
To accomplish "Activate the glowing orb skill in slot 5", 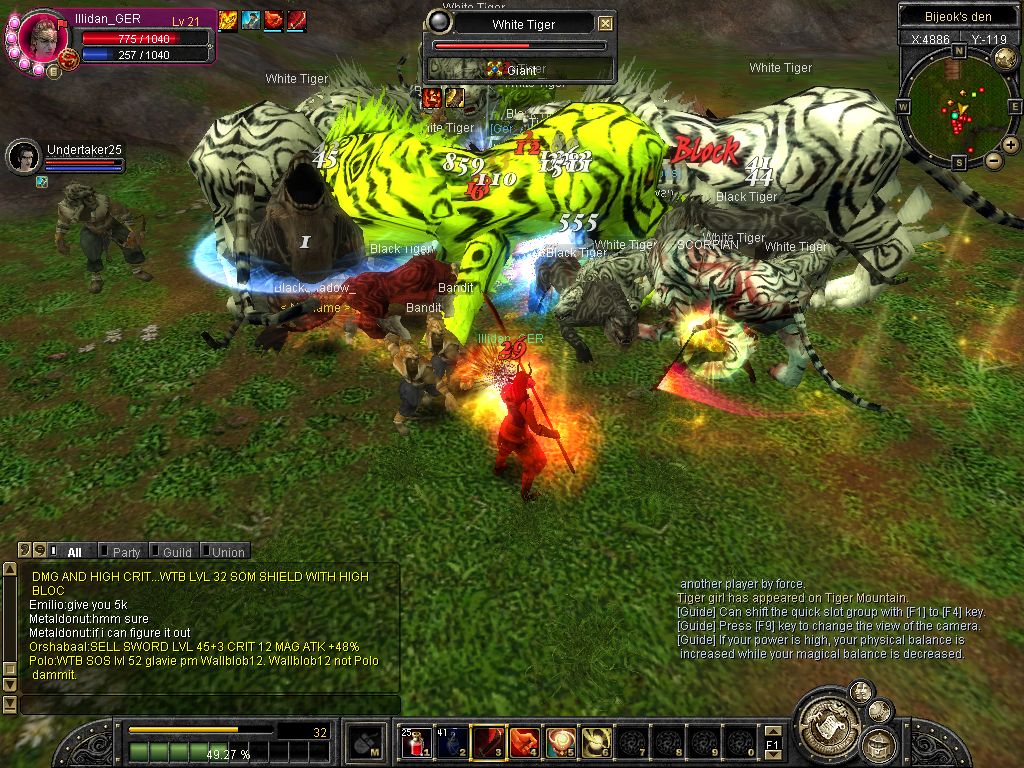I will [x=560, y=742].
